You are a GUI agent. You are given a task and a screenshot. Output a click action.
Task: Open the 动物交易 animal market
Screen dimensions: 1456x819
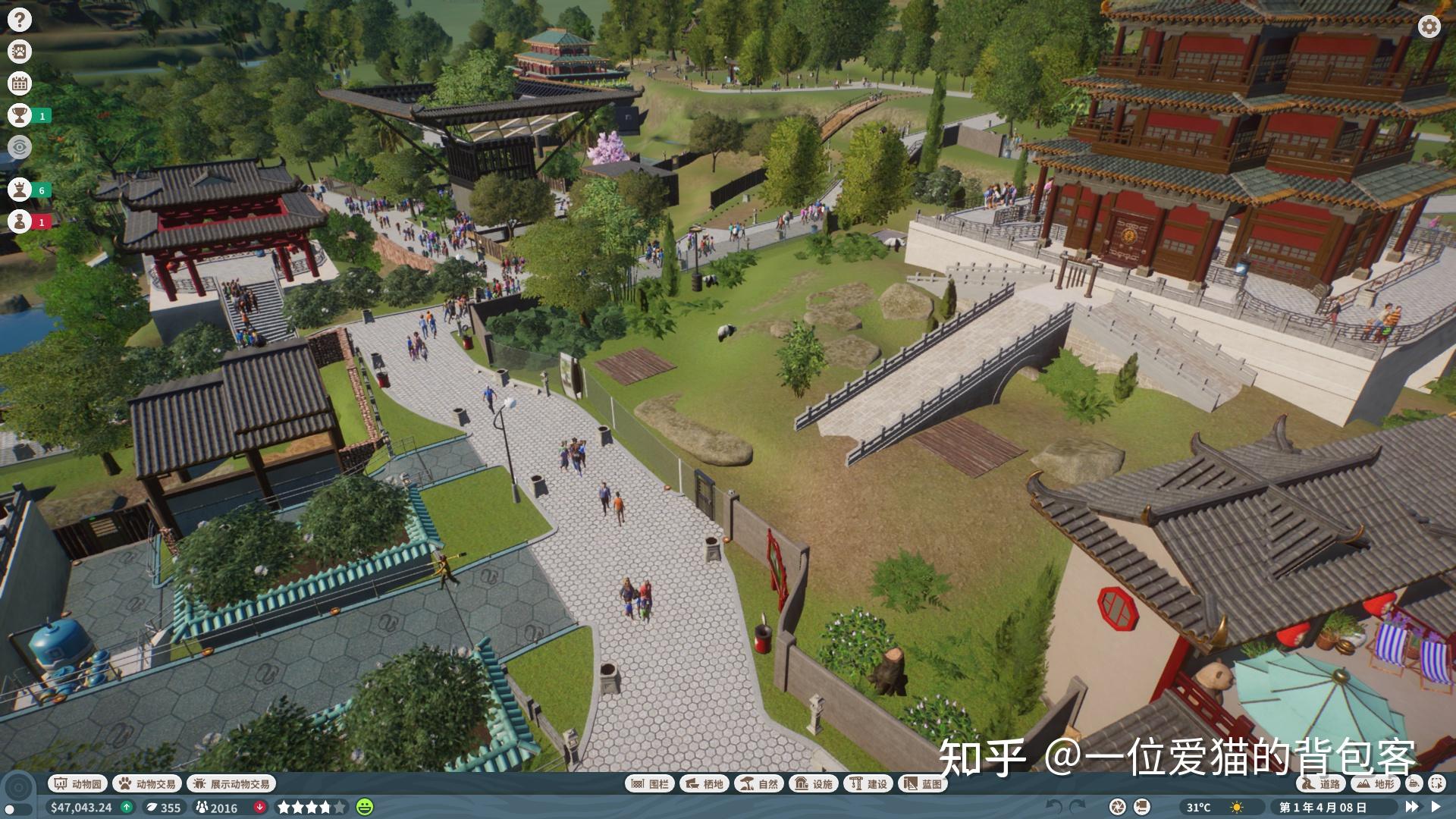coord(146,784)
